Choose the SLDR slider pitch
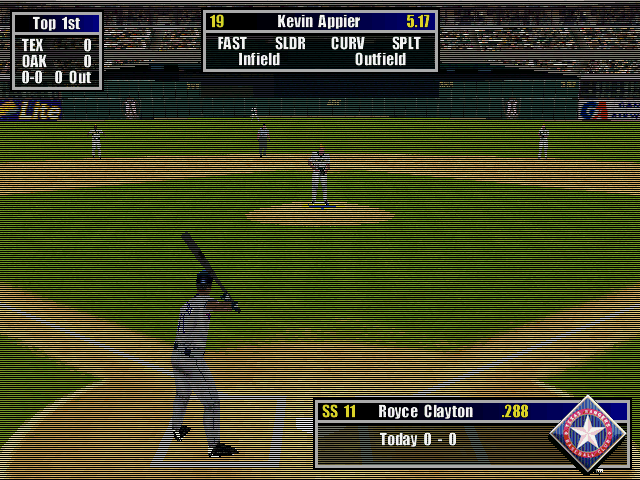This screenshot has width=640, height=480. 290,44
